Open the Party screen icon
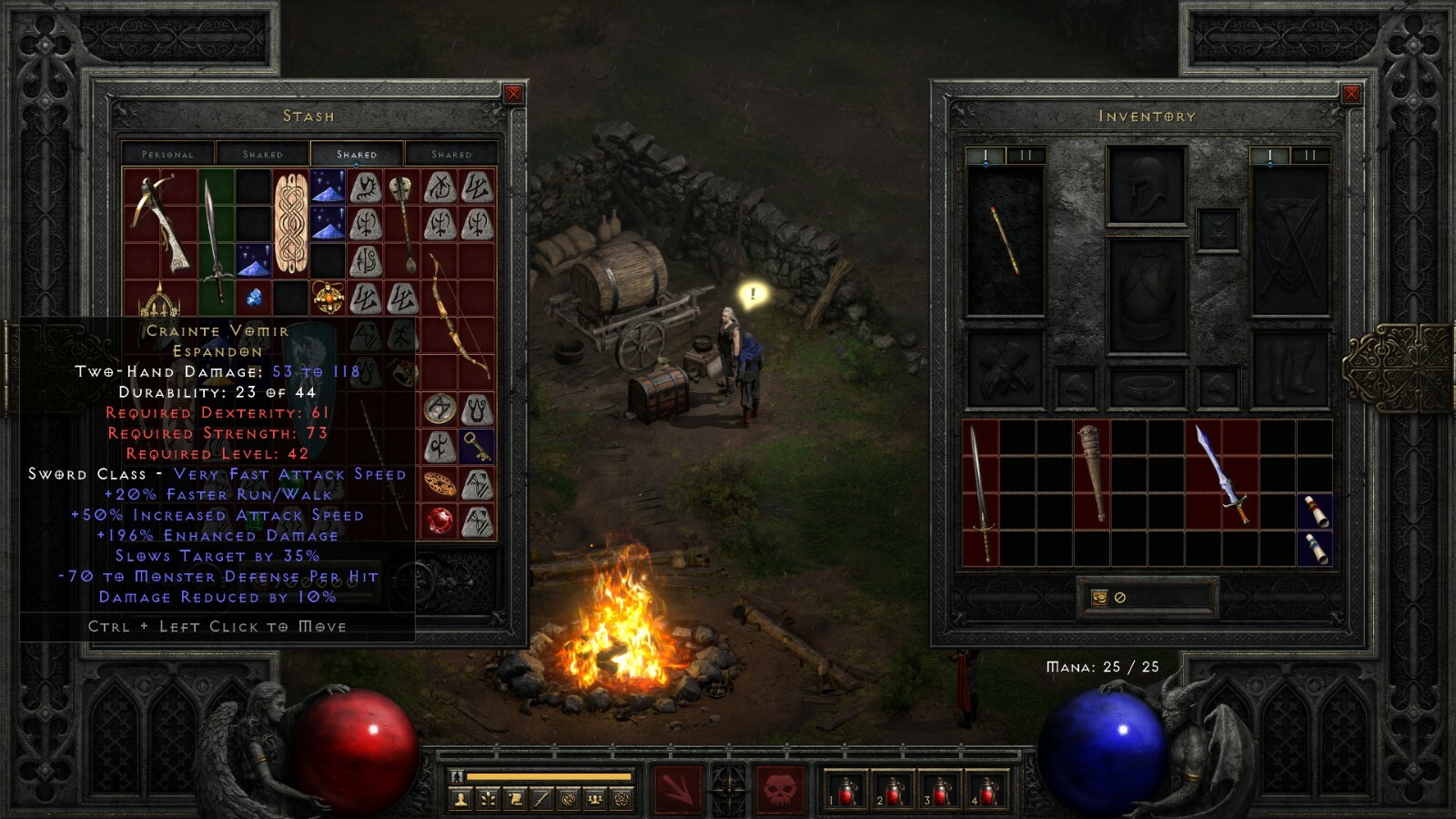The width and height of the screenshot is (1456, 819). (595, 799)
